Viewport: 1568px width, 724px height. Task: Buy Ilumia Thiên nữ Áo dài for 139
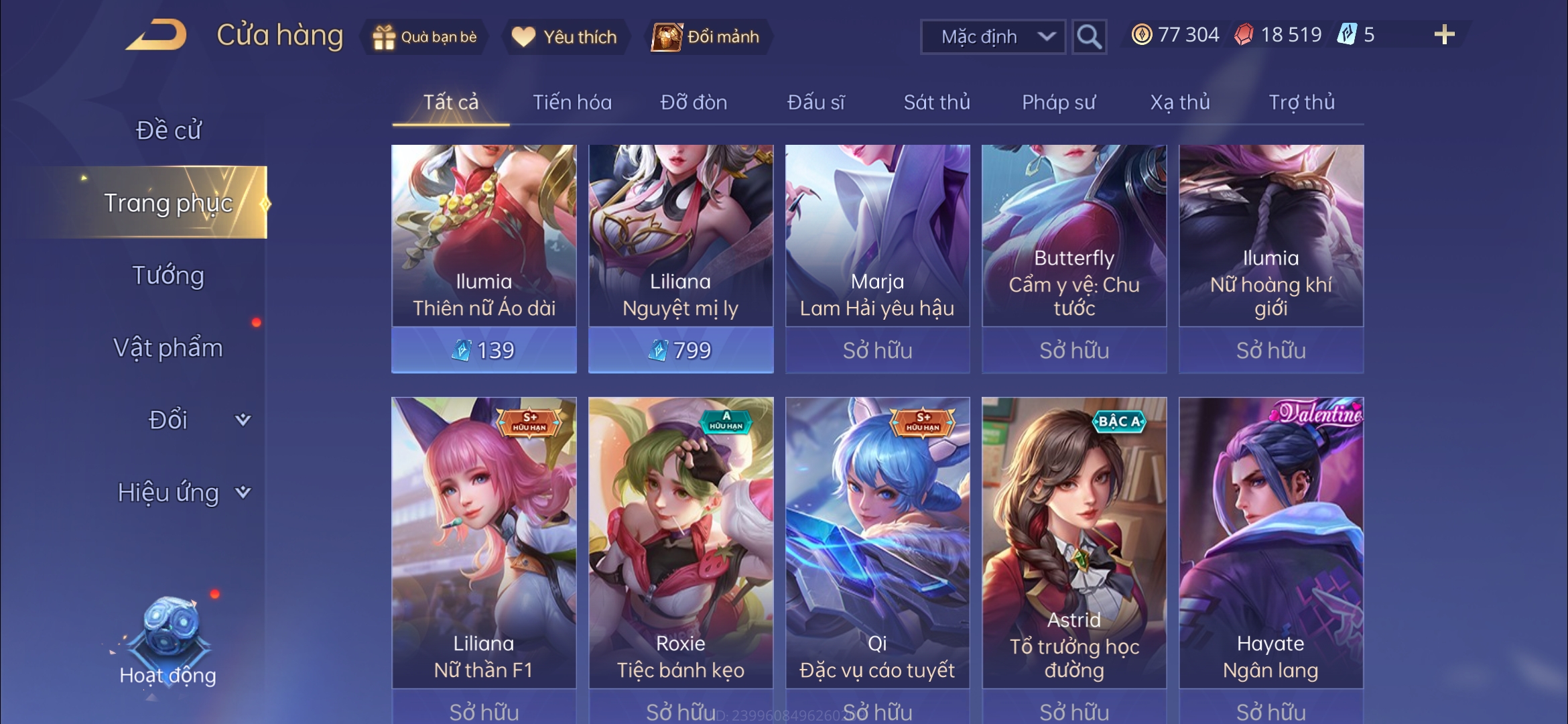484,349
